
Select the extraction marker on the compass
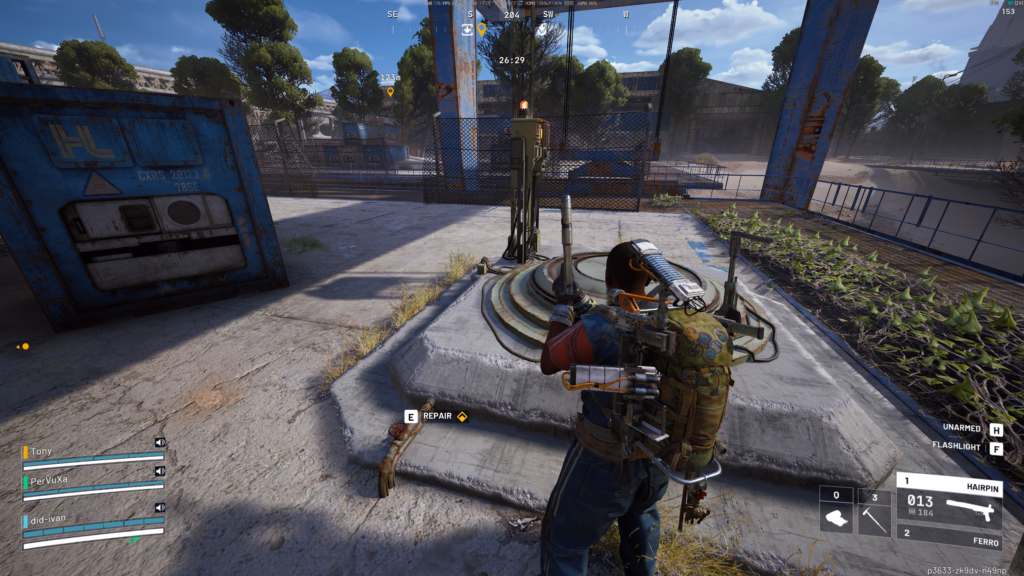(467, 29)
